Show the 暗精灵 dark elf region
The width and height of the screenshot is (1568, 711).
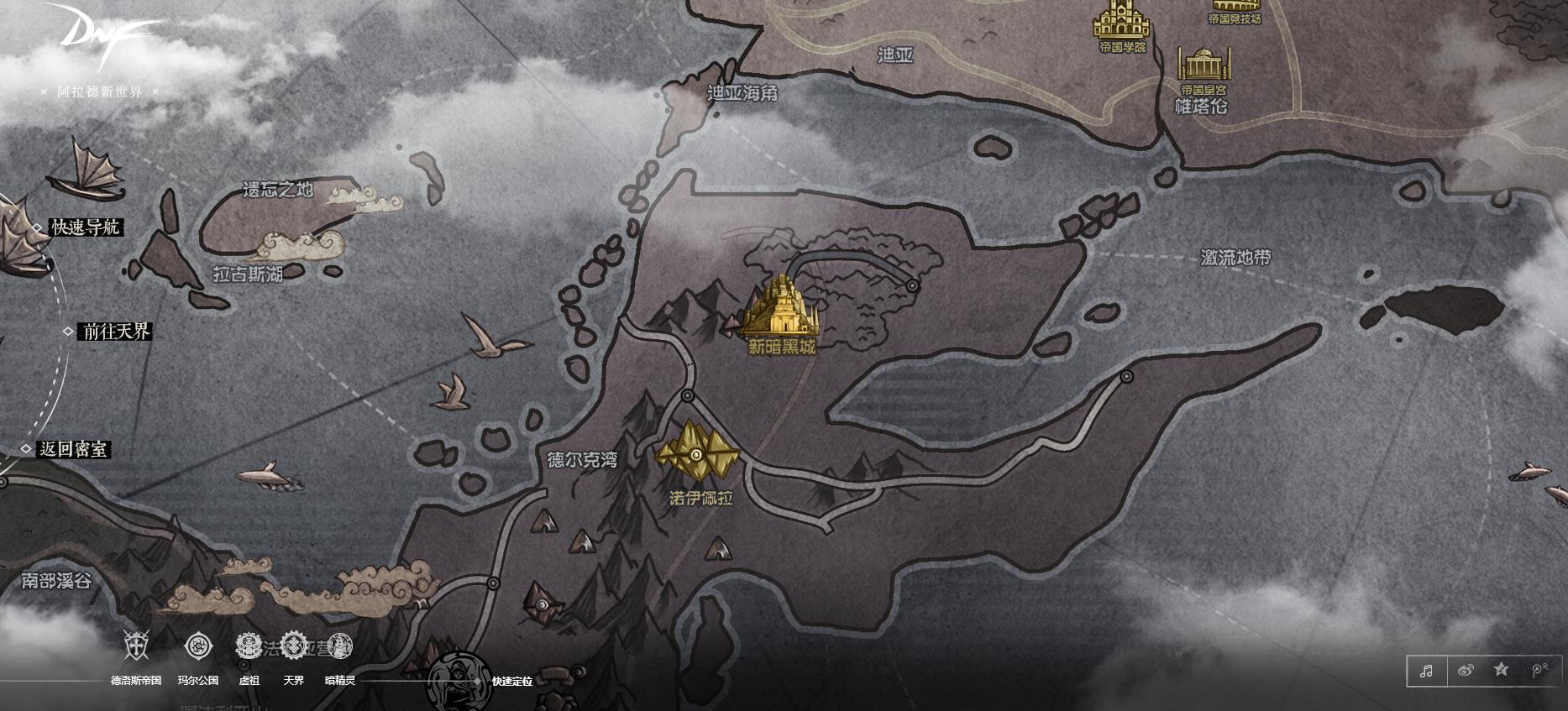(x=340, y=646)
